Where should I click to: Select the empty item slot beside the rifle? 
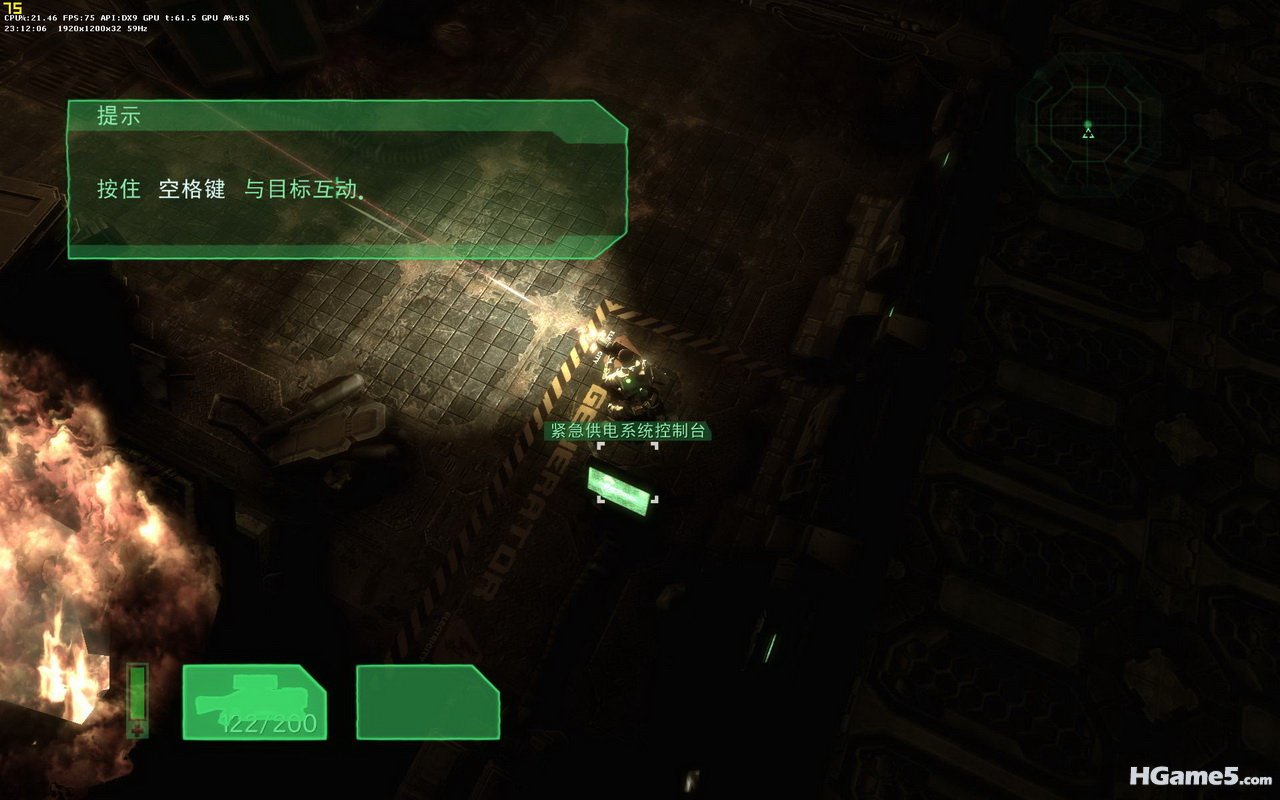click(x=428, y=702)
